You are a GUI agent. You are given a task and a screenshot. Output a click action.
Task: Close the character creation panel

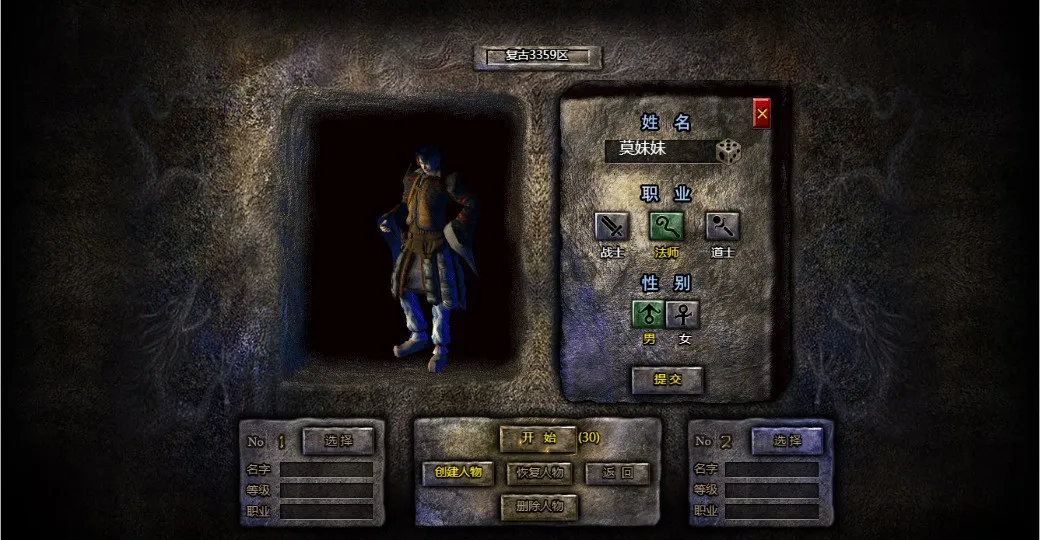[762, 114]
